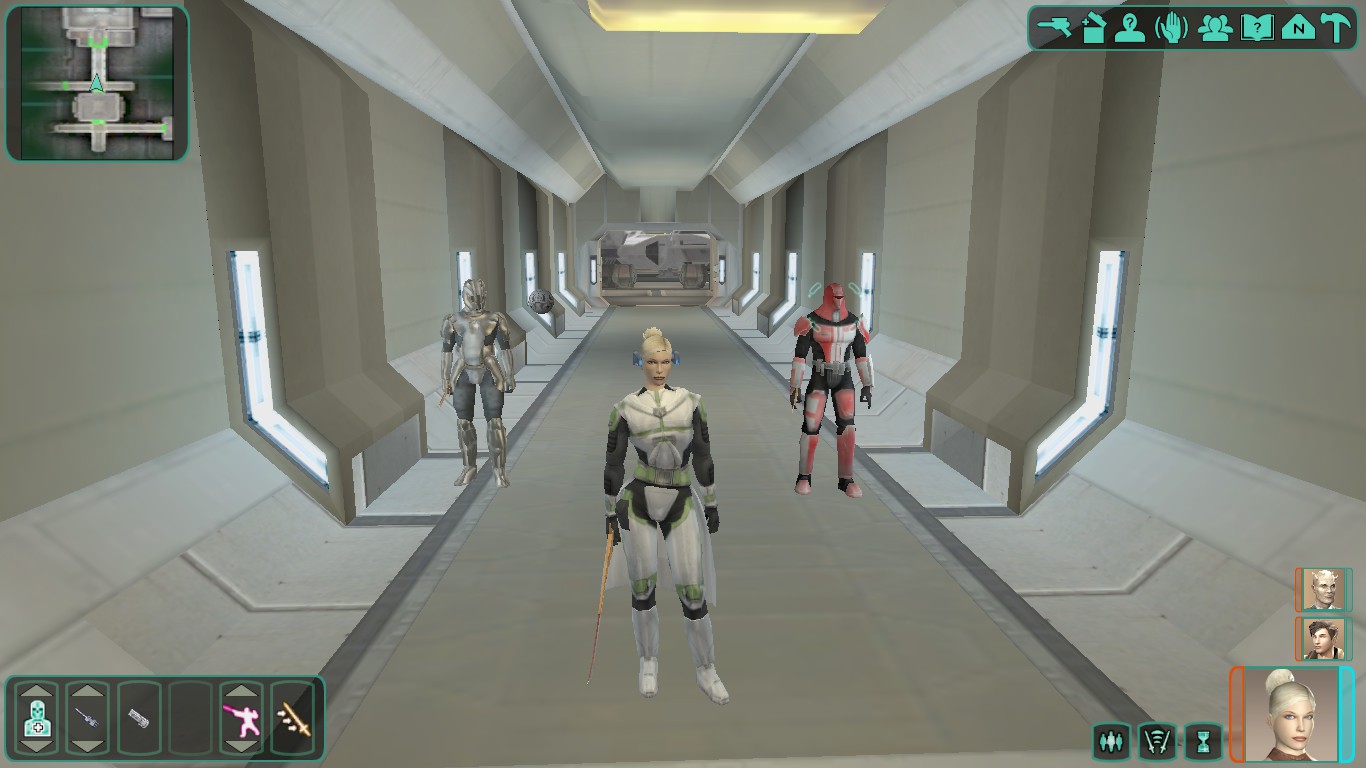The height and width of the screenshot is (768, 1366).
Task: Activate the security spike quickslot
Action: click(x=139, y=718)
